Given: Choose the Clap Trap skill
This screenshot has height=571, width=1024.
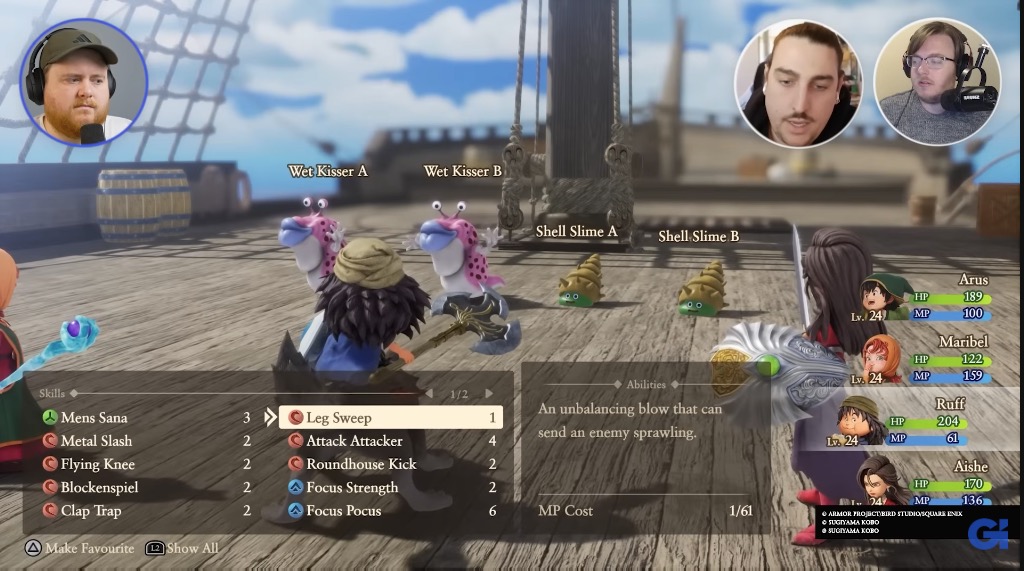Looking at the screenshot, I should pos(91,511).
